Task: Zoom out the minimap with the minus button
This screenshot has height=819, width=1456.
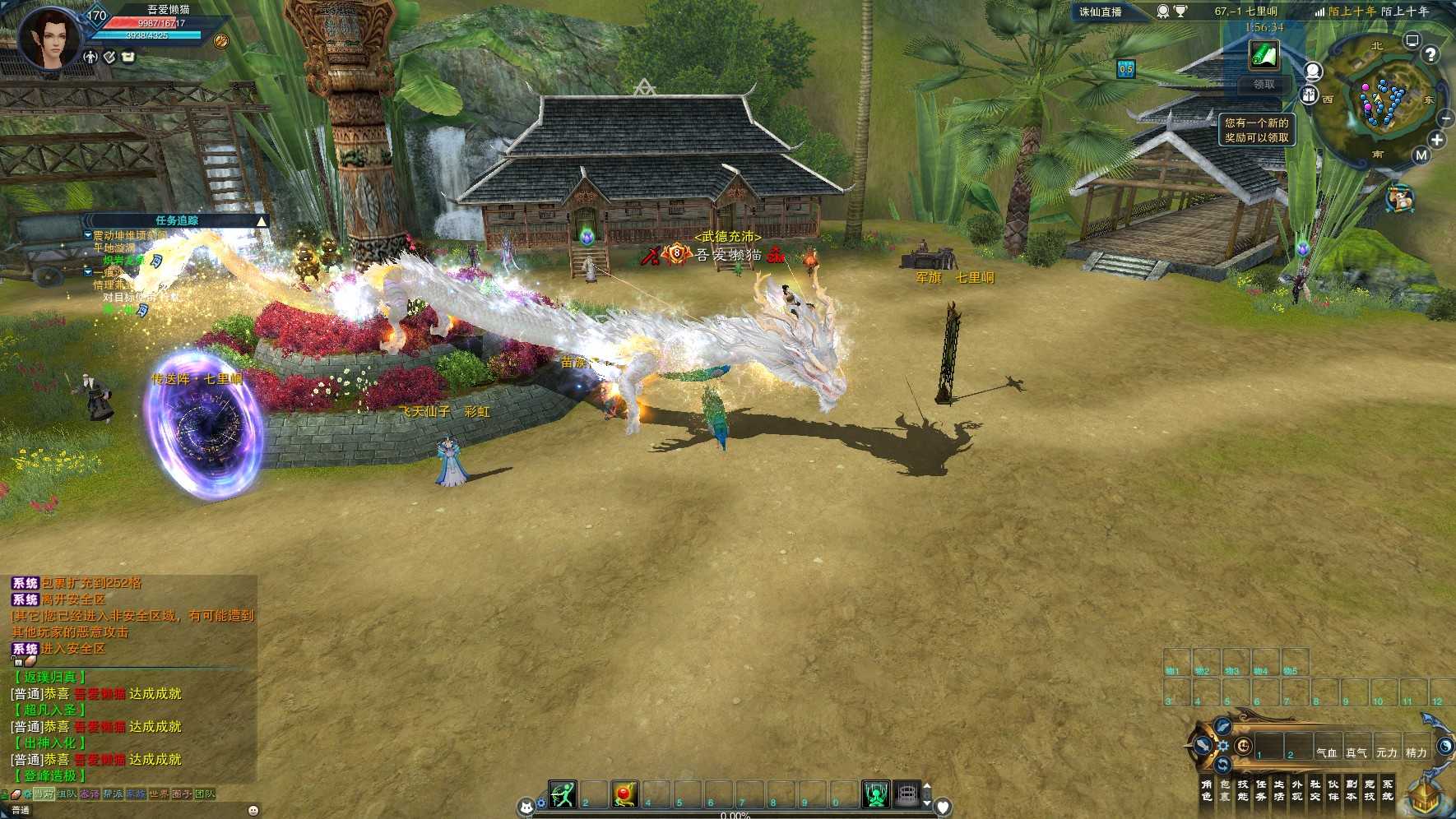Action: pyautogui.click(x=1445, y=119)
